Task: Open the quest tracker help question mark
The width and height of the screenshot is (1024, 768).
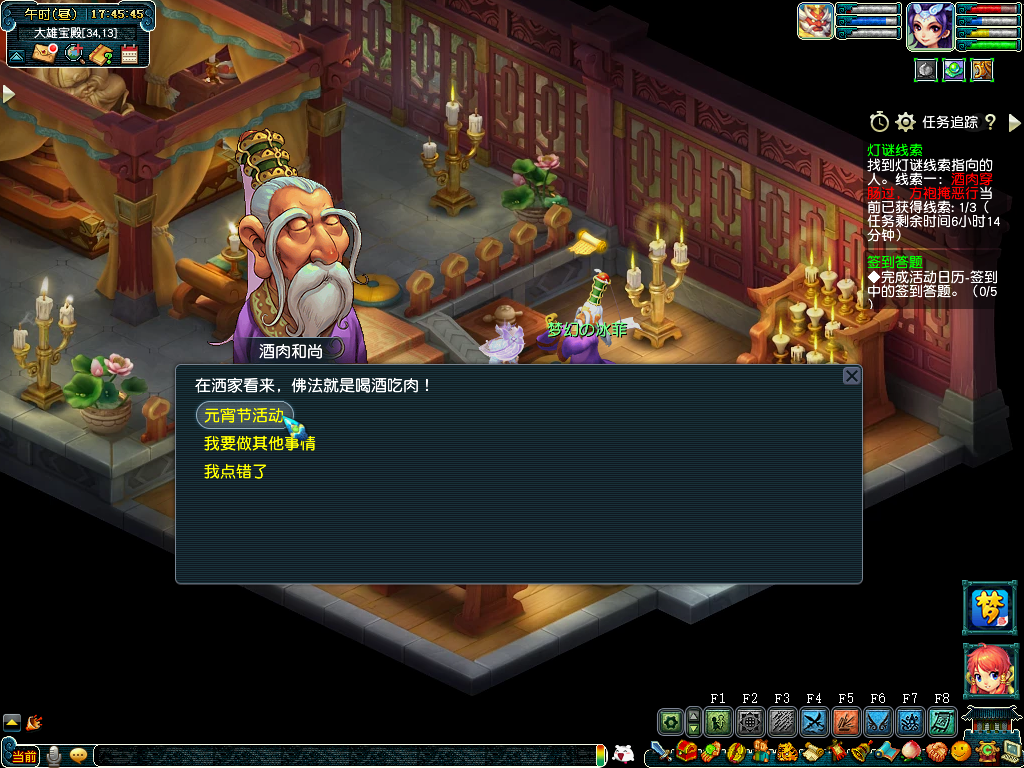Action: tap(990, 122)
